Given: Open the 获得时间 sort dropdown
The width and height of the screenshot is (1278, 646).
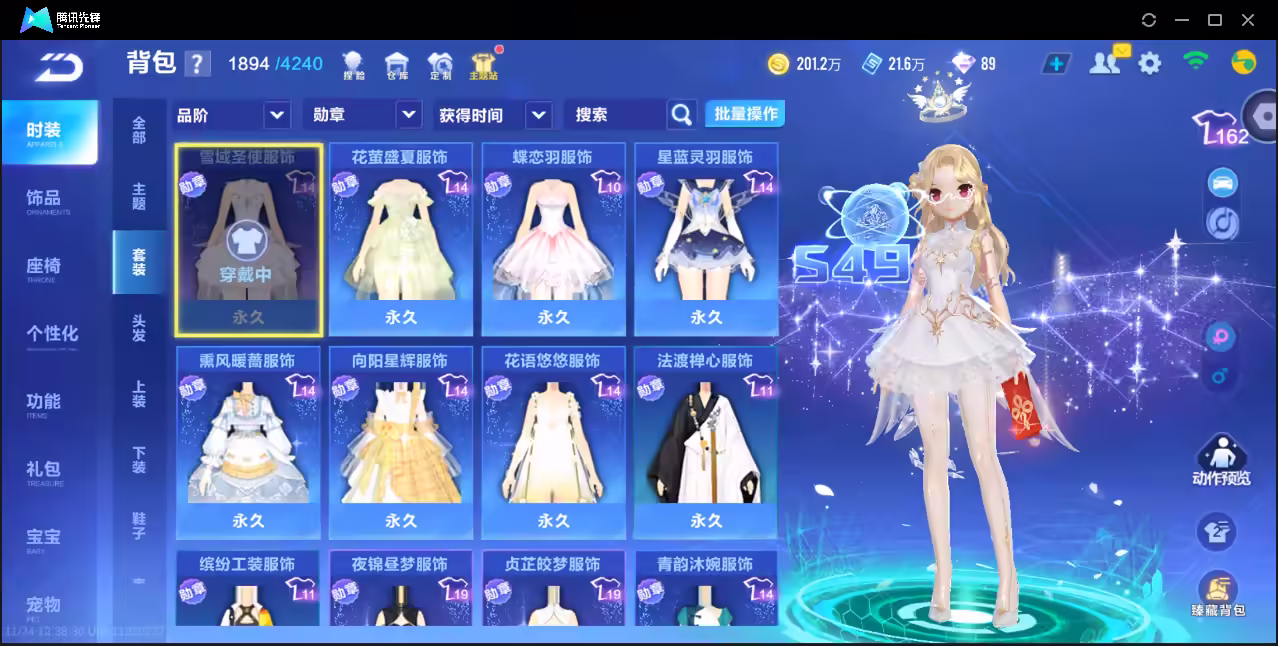Looking at the screenshot, I should pos(538,115).
